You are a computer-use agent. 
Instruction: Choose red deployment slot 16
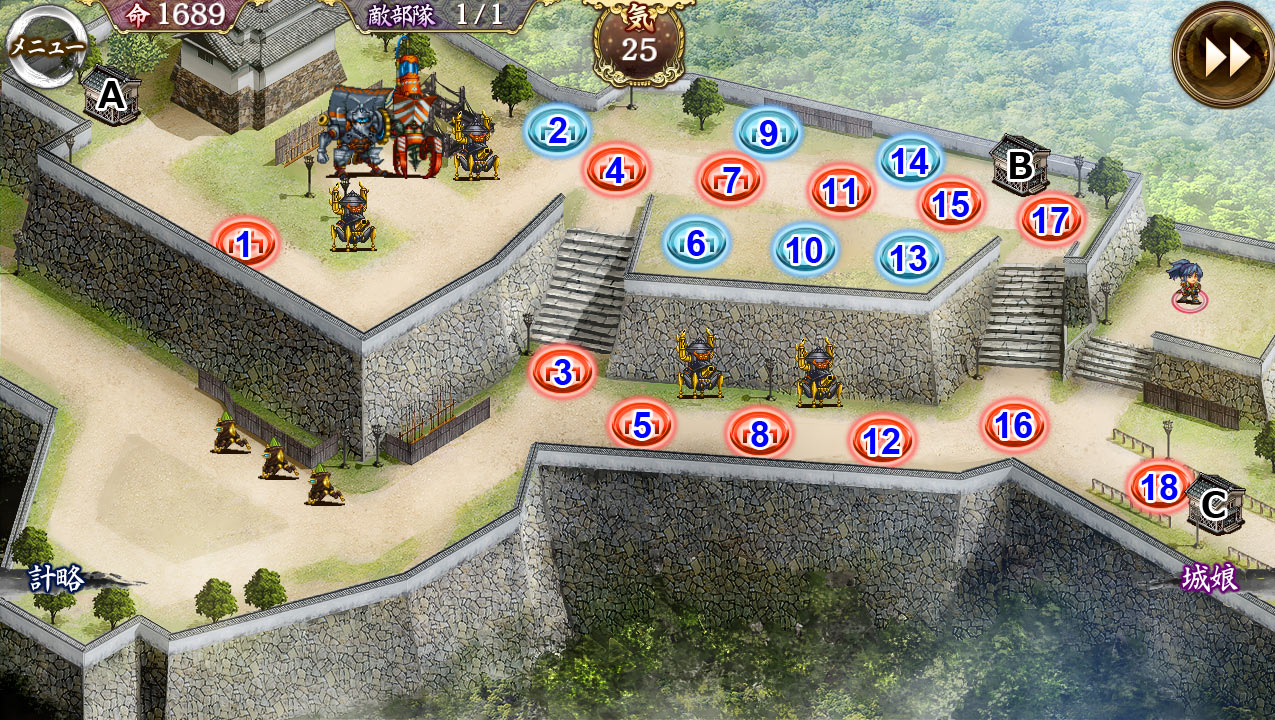click(1014, 425)
